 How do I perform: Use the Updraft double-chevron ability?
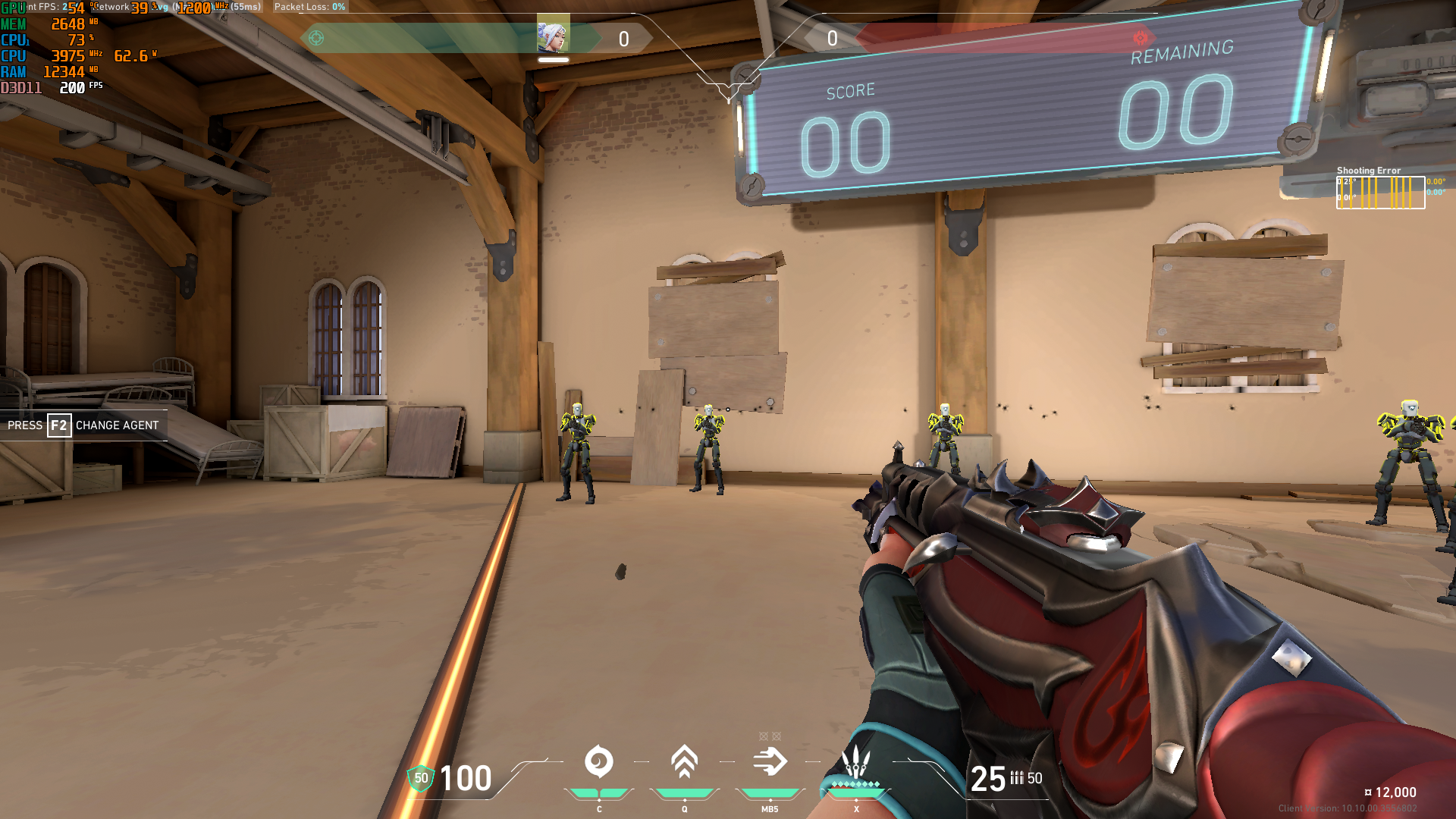point(684,761)
